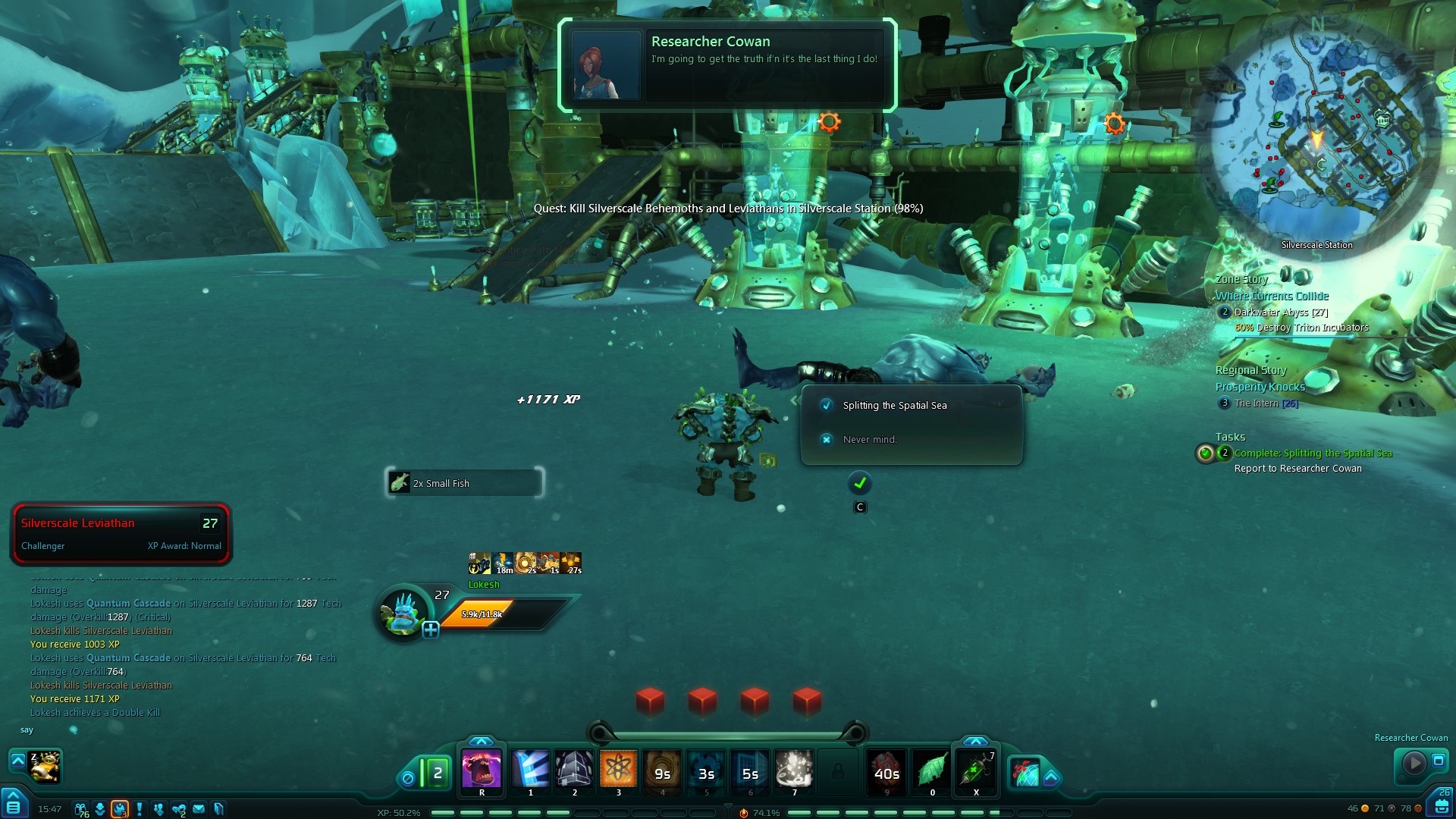Use the green medical syringe in slot X

pos(976,770)
